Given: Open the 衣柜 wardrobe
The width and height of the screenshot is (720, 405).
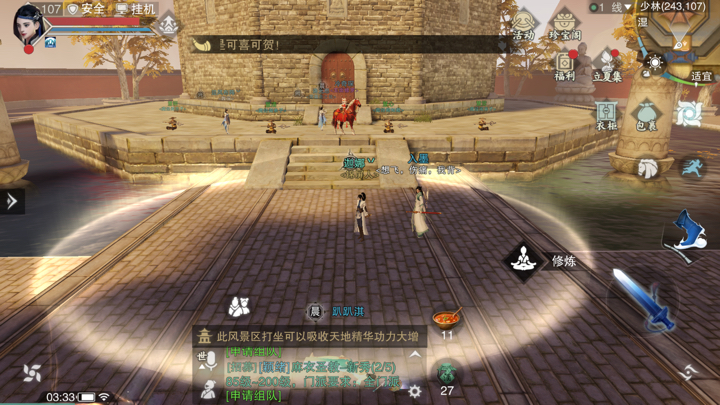Looking at the screenshot, I should (607, 114).
